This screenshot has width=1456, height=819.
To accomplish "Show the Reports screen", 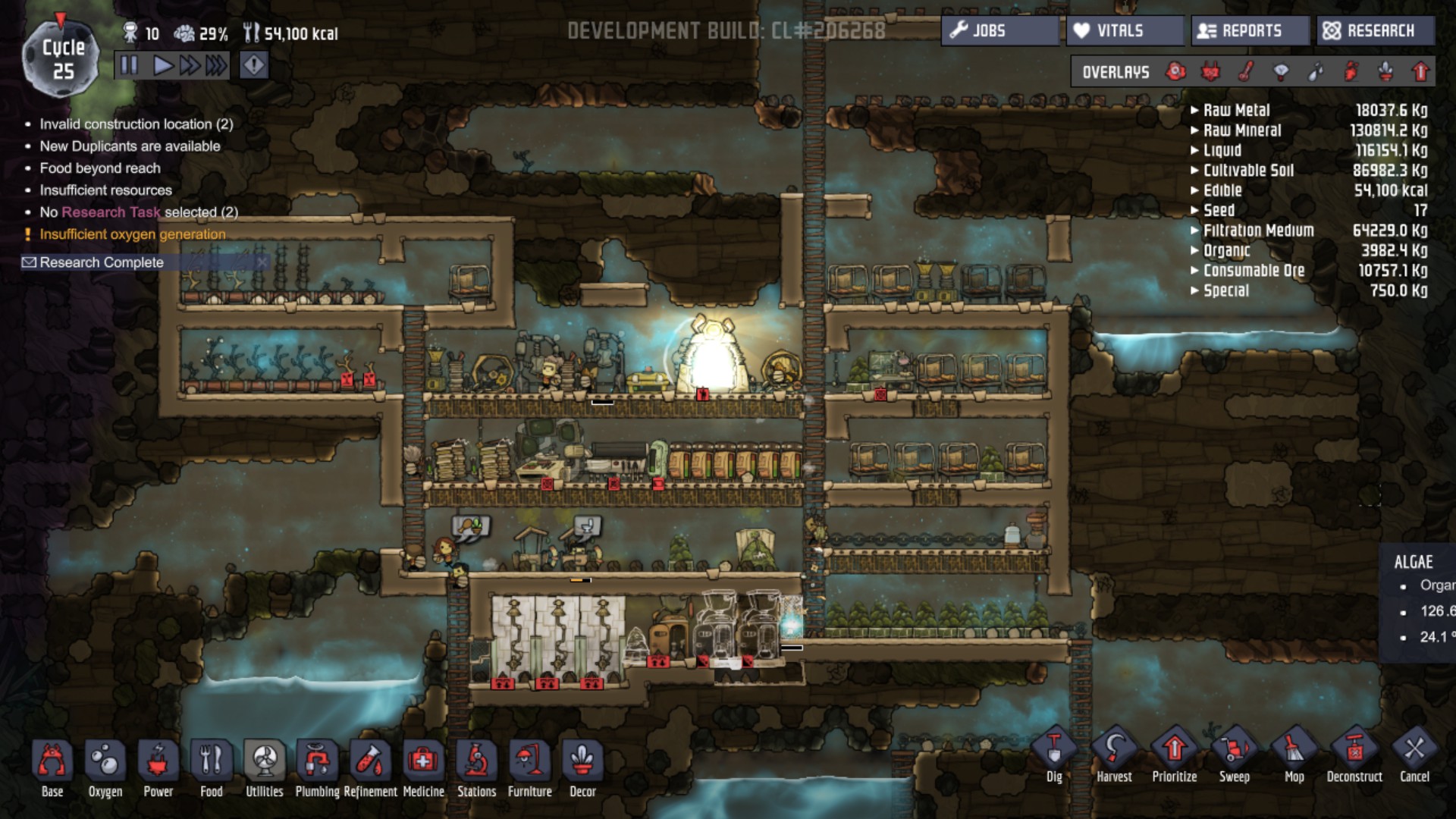I will pos(1250,31).
